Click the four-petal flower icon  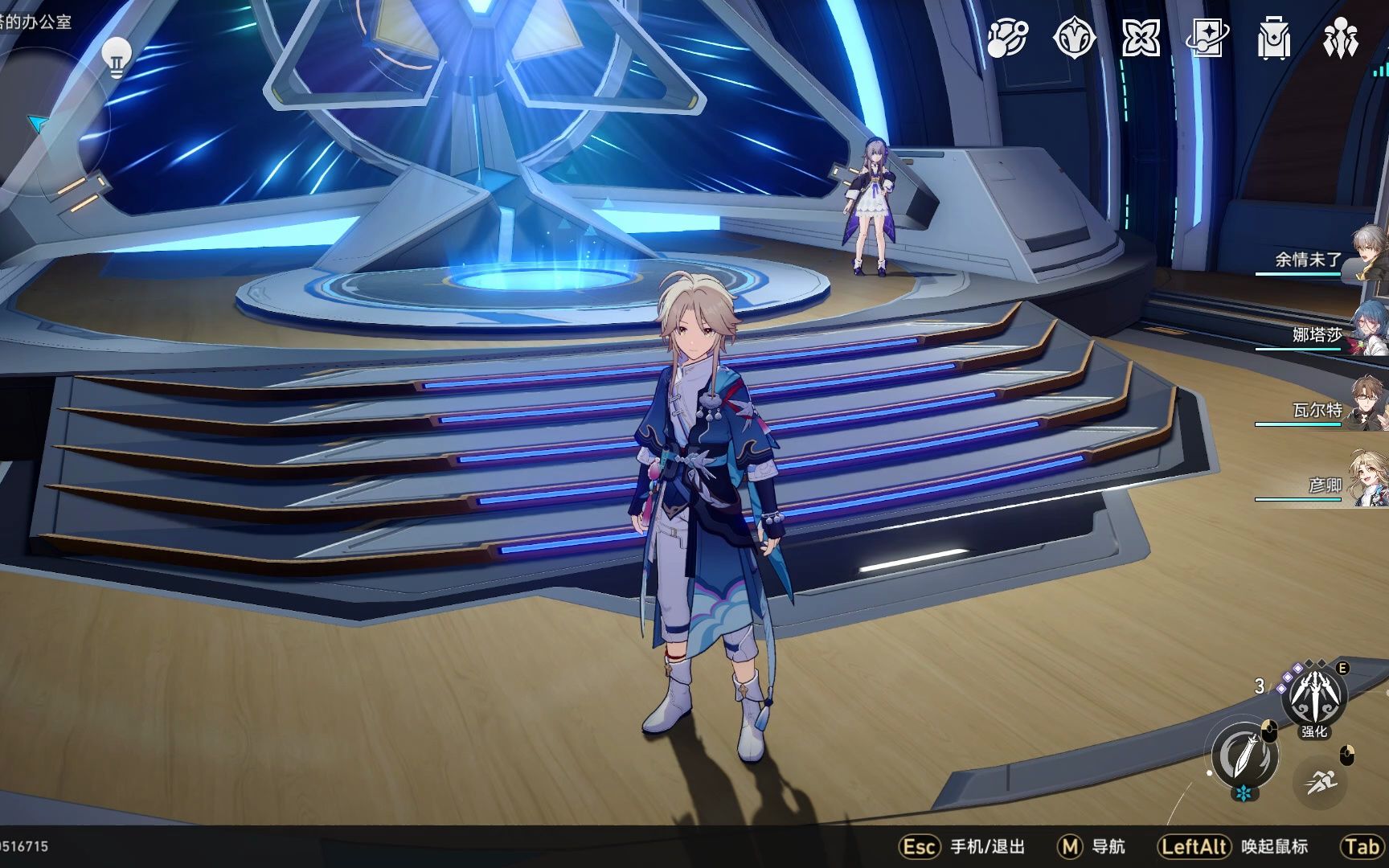[x=1141, y=38]
